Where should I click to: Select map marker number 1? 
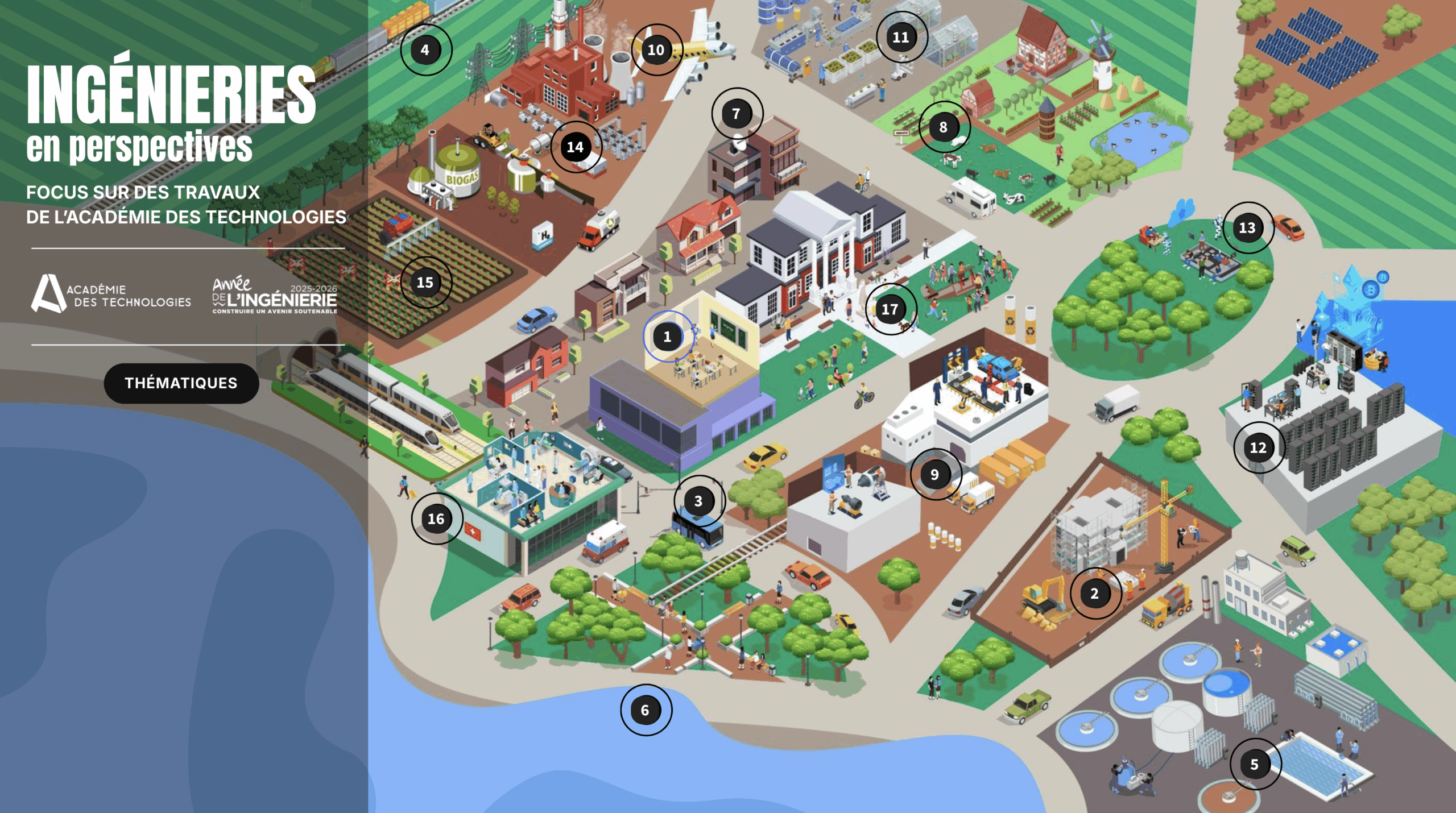[x=668, y=337]
